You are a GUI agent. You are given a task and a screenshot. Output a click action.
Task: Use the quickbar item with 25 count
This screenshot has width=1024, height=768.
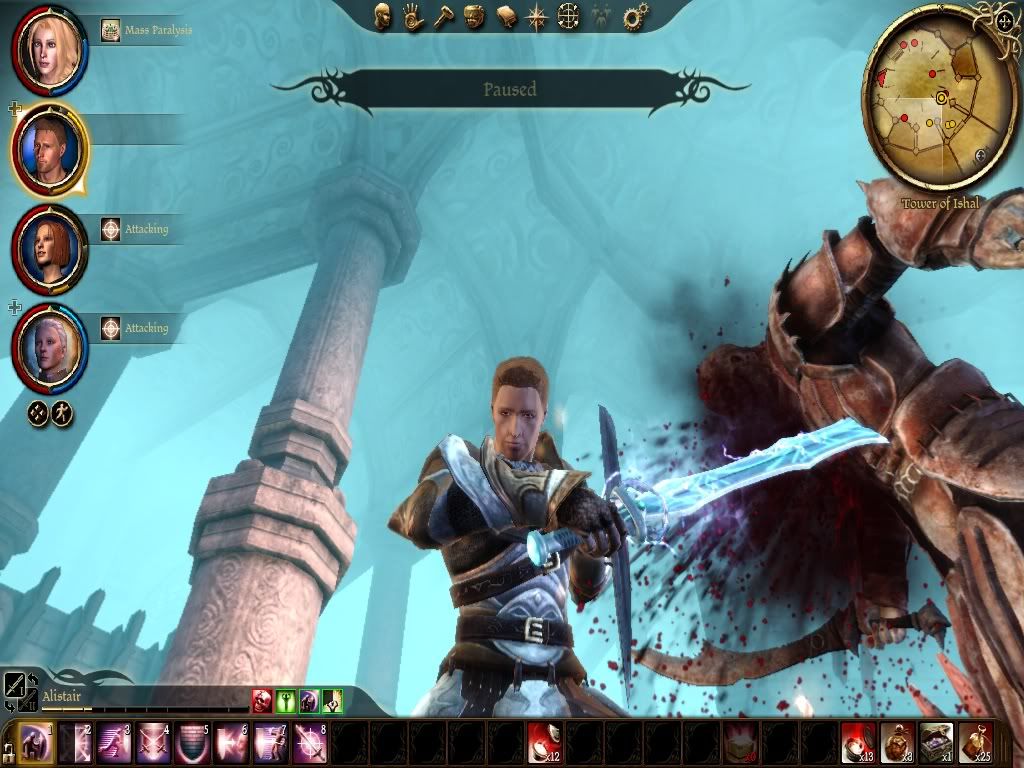[975, 743]
